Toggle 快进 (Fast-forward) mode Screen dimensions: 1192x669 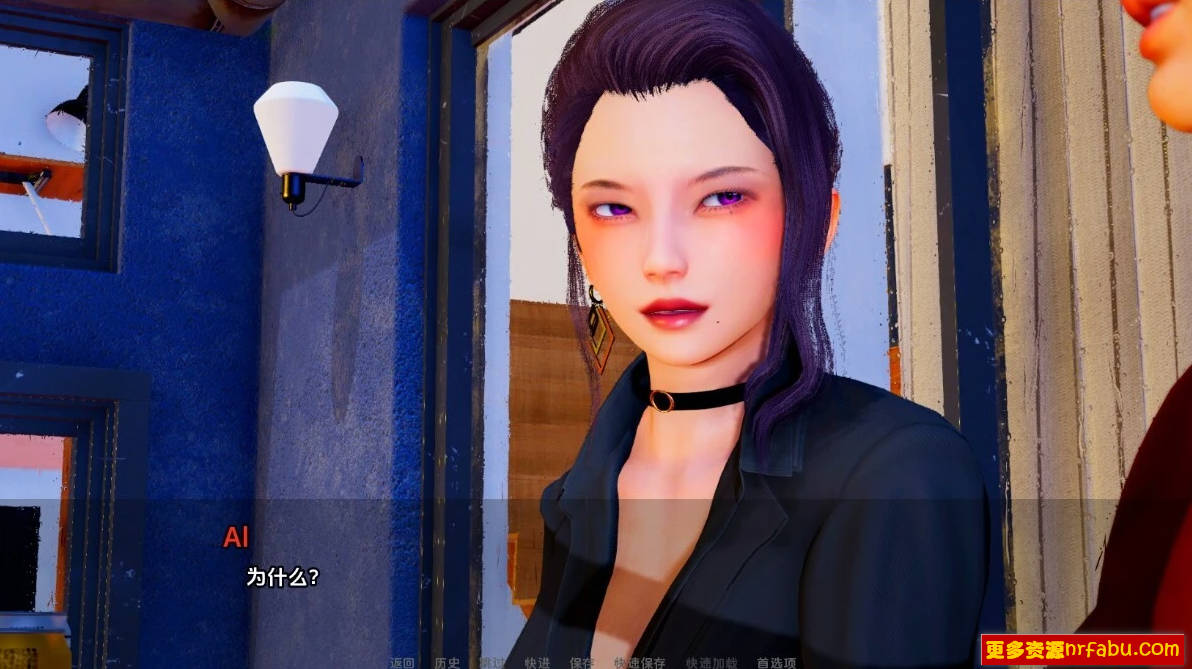tap(537, 662)
